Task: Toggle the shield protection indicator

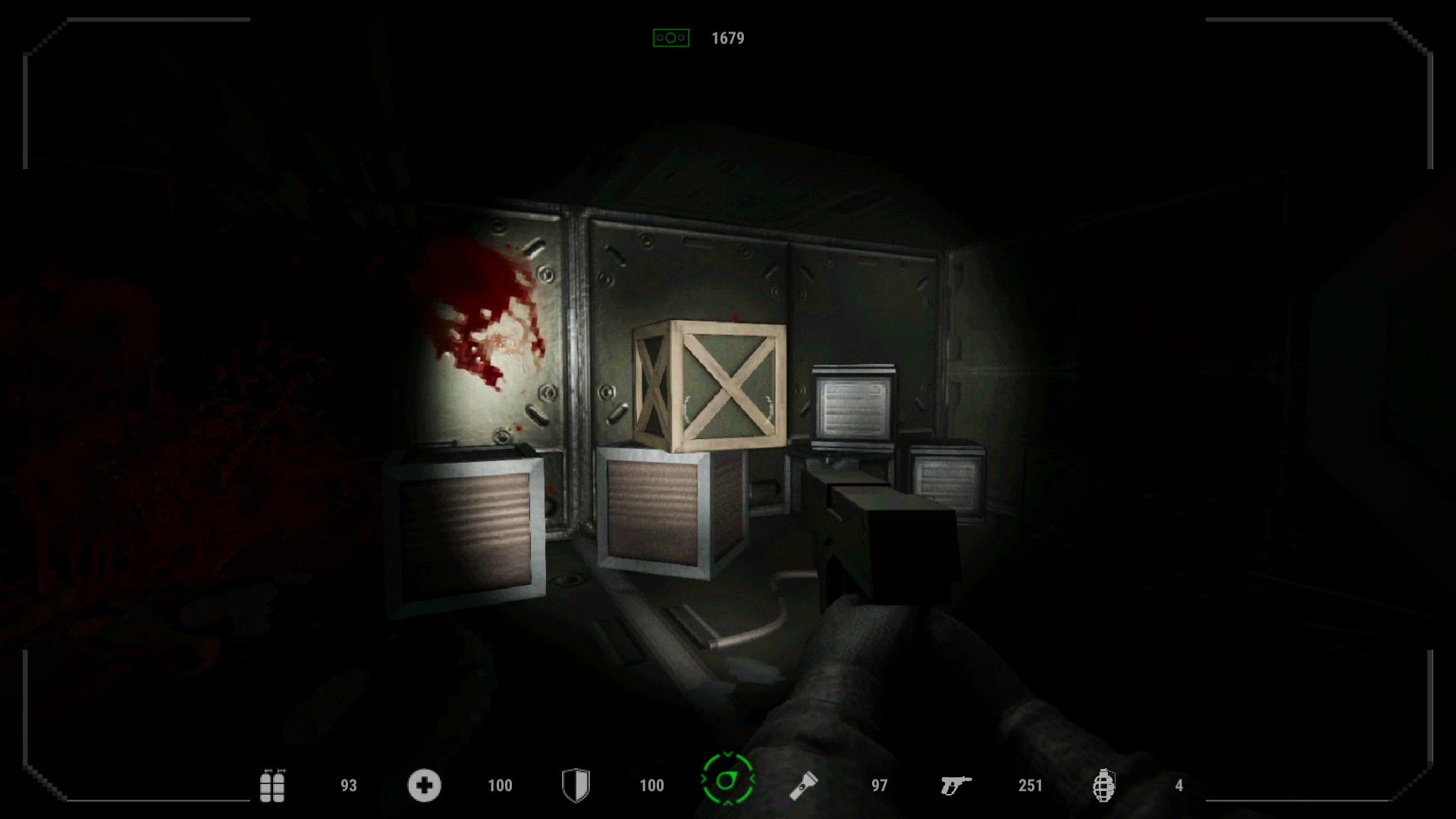Action: click(576, 786)
